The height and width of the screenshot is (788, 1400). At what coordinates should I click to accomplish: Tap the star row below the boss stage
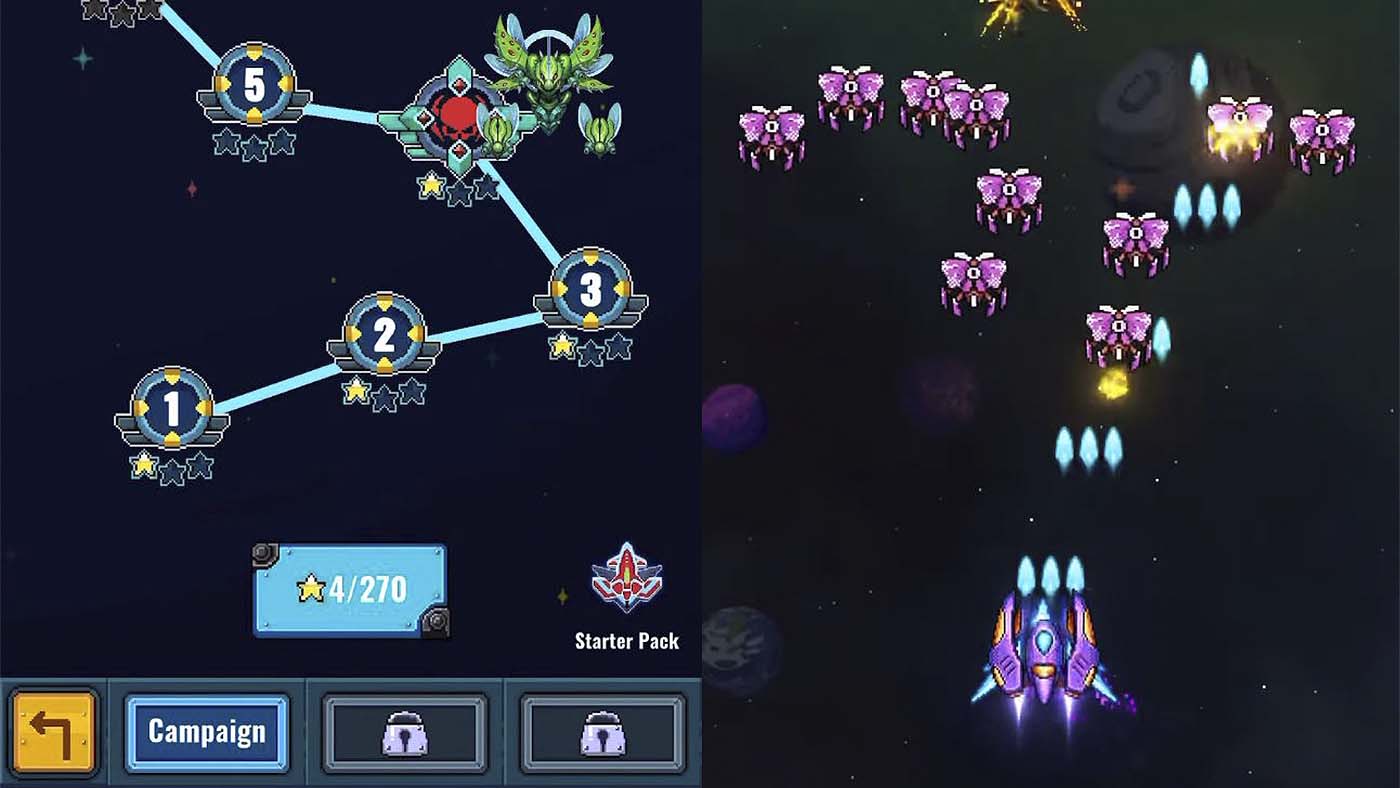click(458, 186)
